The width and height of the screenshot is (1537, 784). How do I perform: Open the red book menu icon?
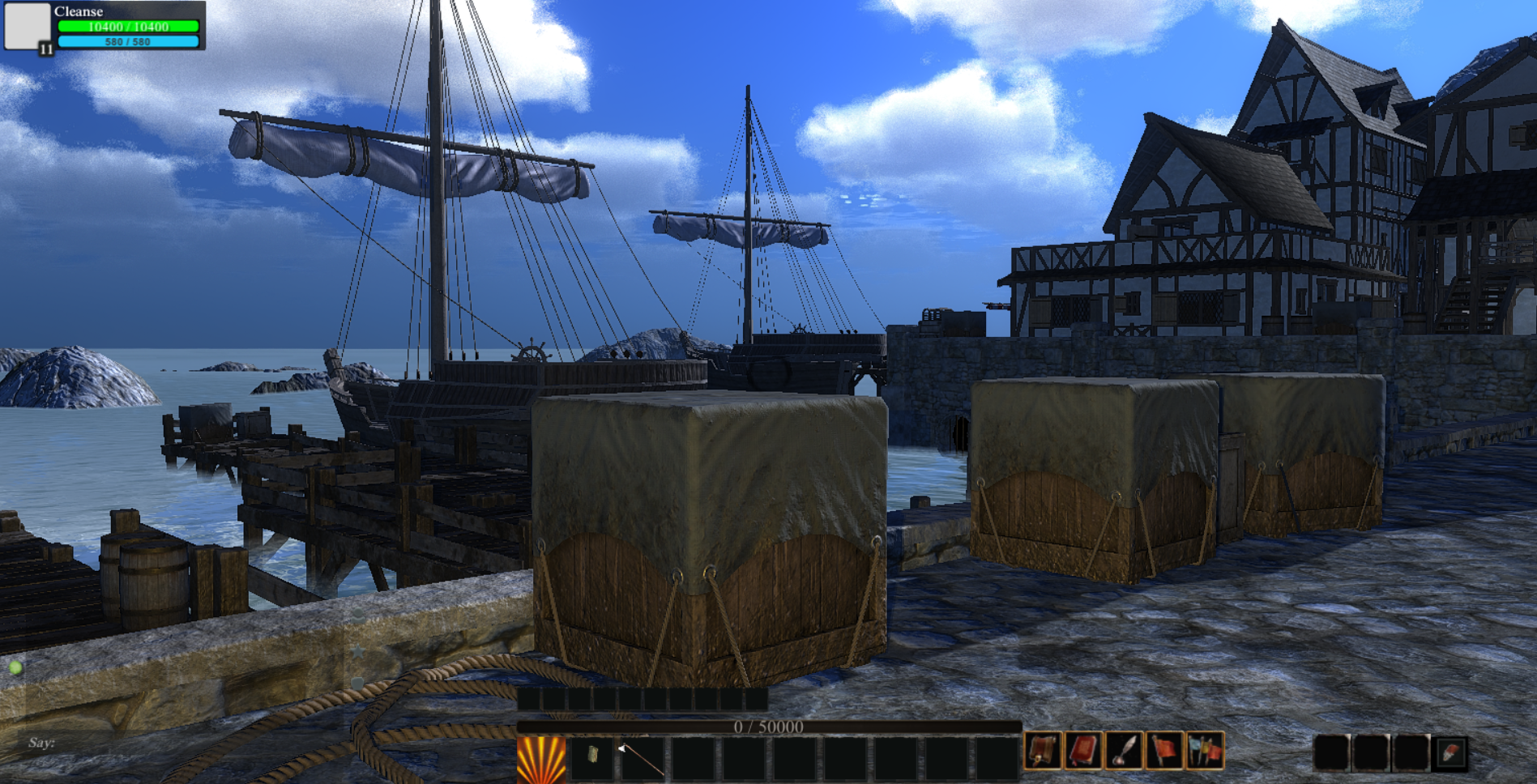point(1083,750)
